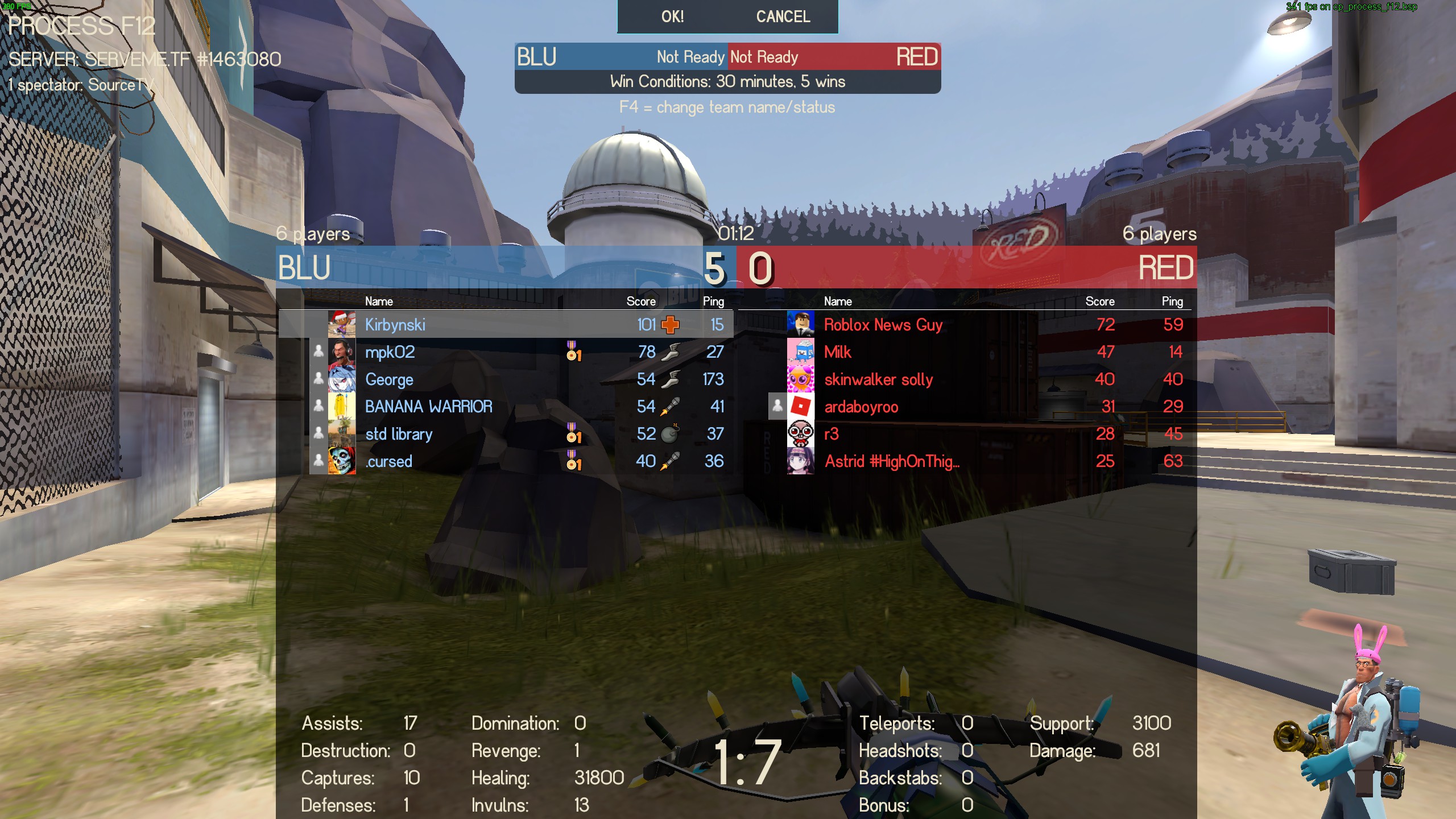Click the BANANA WARRIOR banana avatar
Image resolution: width=1456 pixels, height=819 pixels.
click(342, 407)
